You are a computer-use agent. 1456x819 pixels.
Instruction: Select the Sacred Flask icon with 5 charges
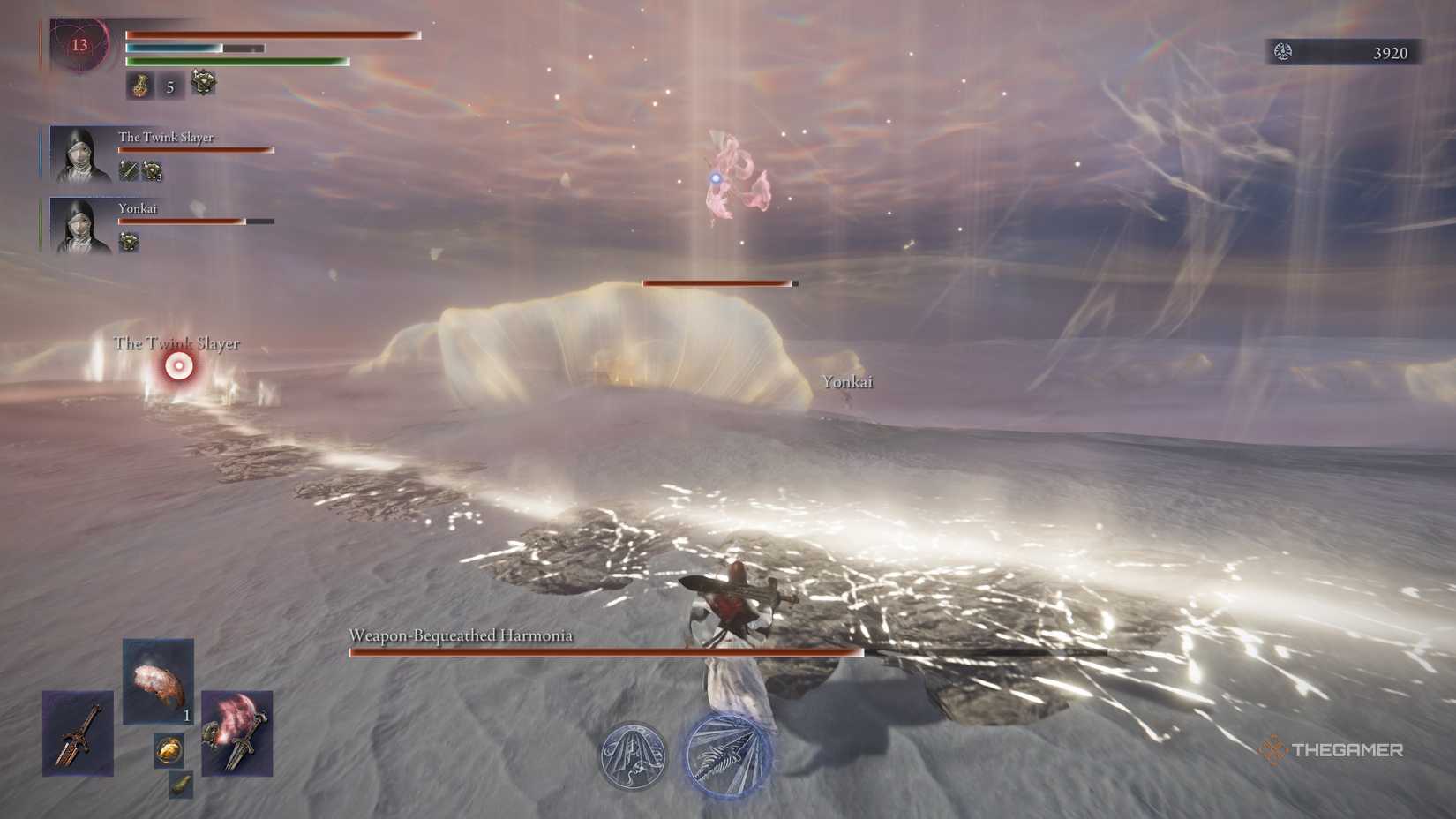point(139,86)
